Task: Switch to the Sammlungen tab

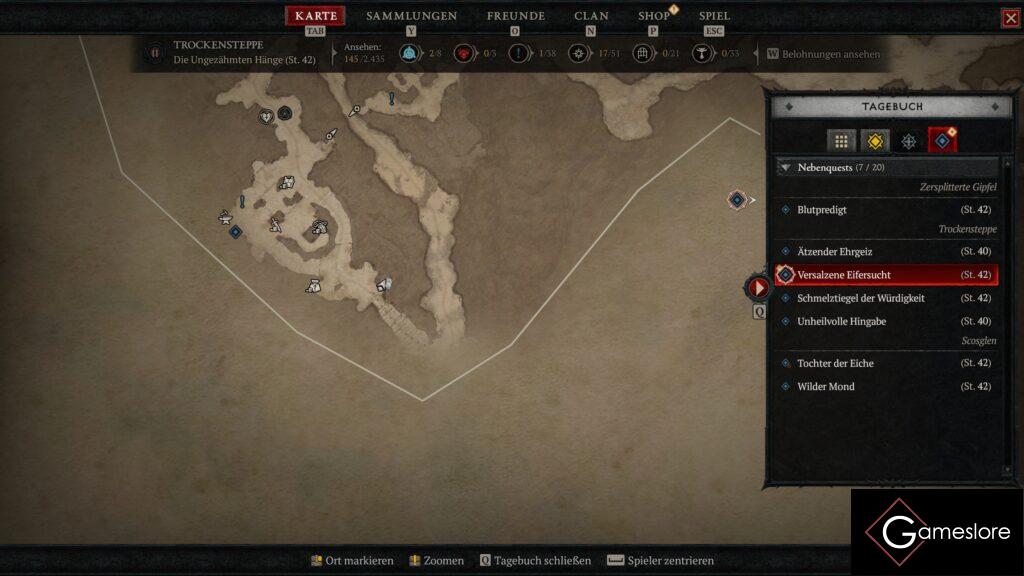Action: click(x=411, y=16)
